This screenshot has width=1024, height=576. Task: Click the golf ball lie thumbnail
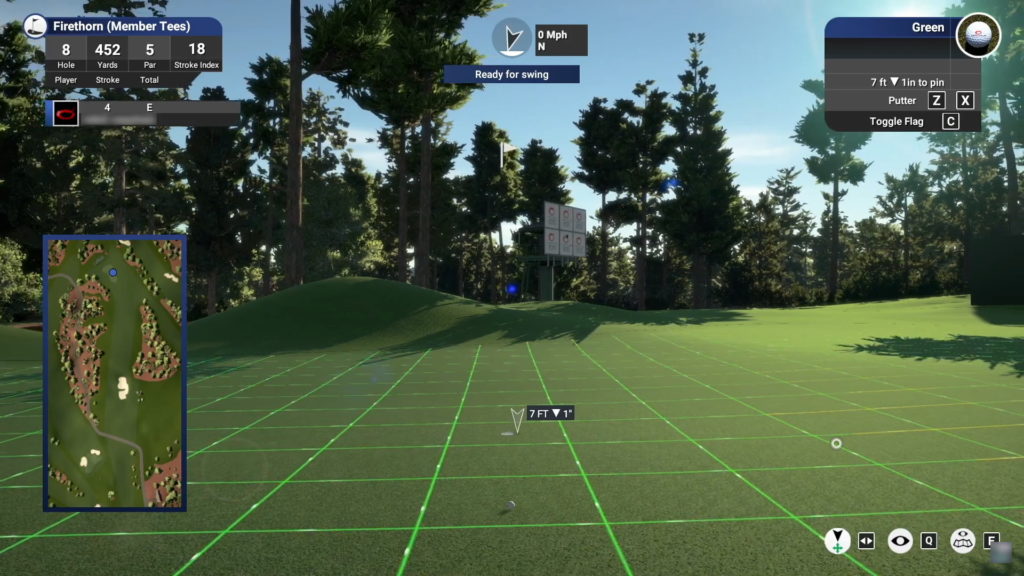(x=978, y=36)
